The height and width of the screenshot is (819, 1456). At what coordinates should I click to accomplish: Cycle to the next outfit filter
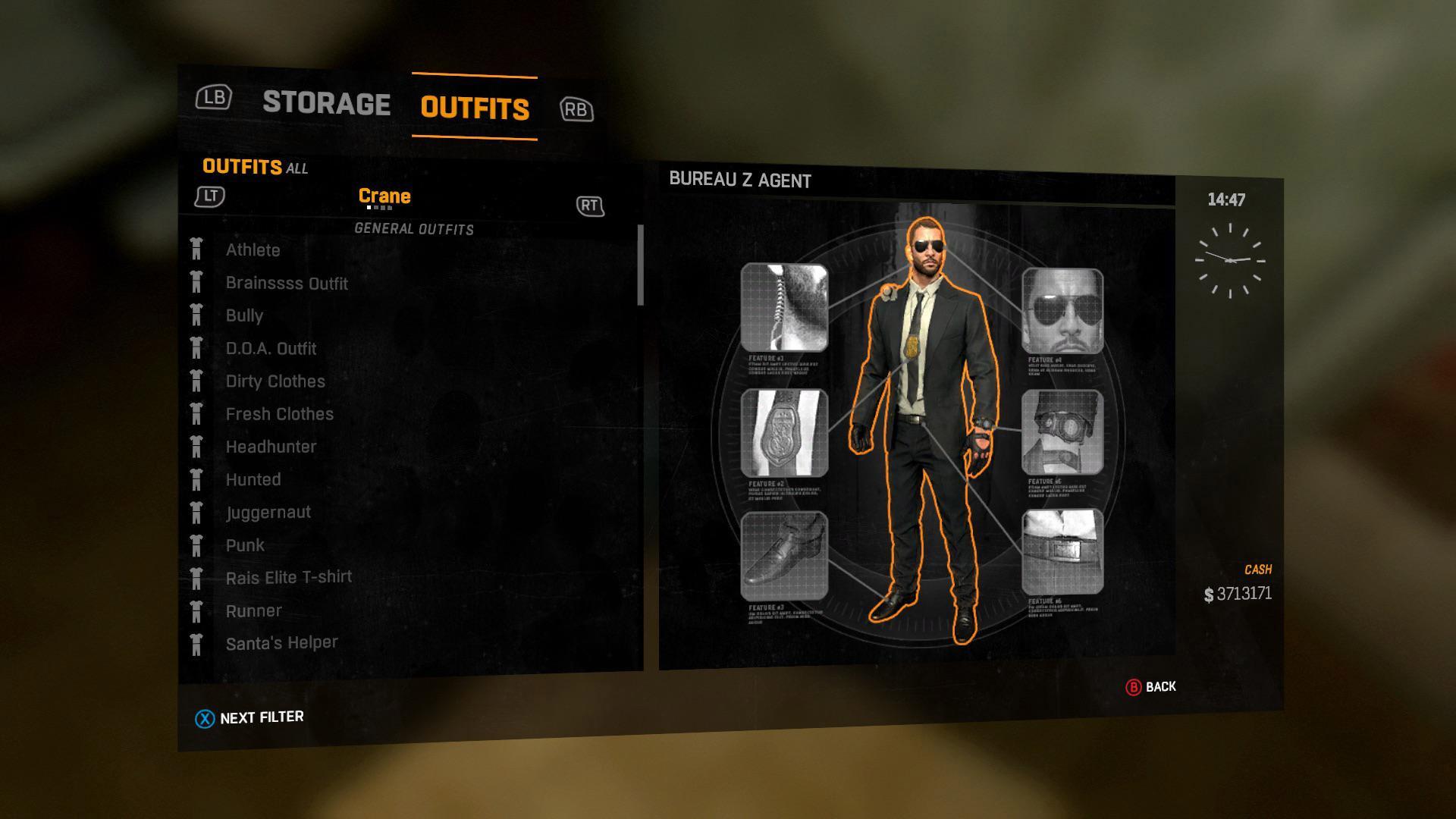249,718
